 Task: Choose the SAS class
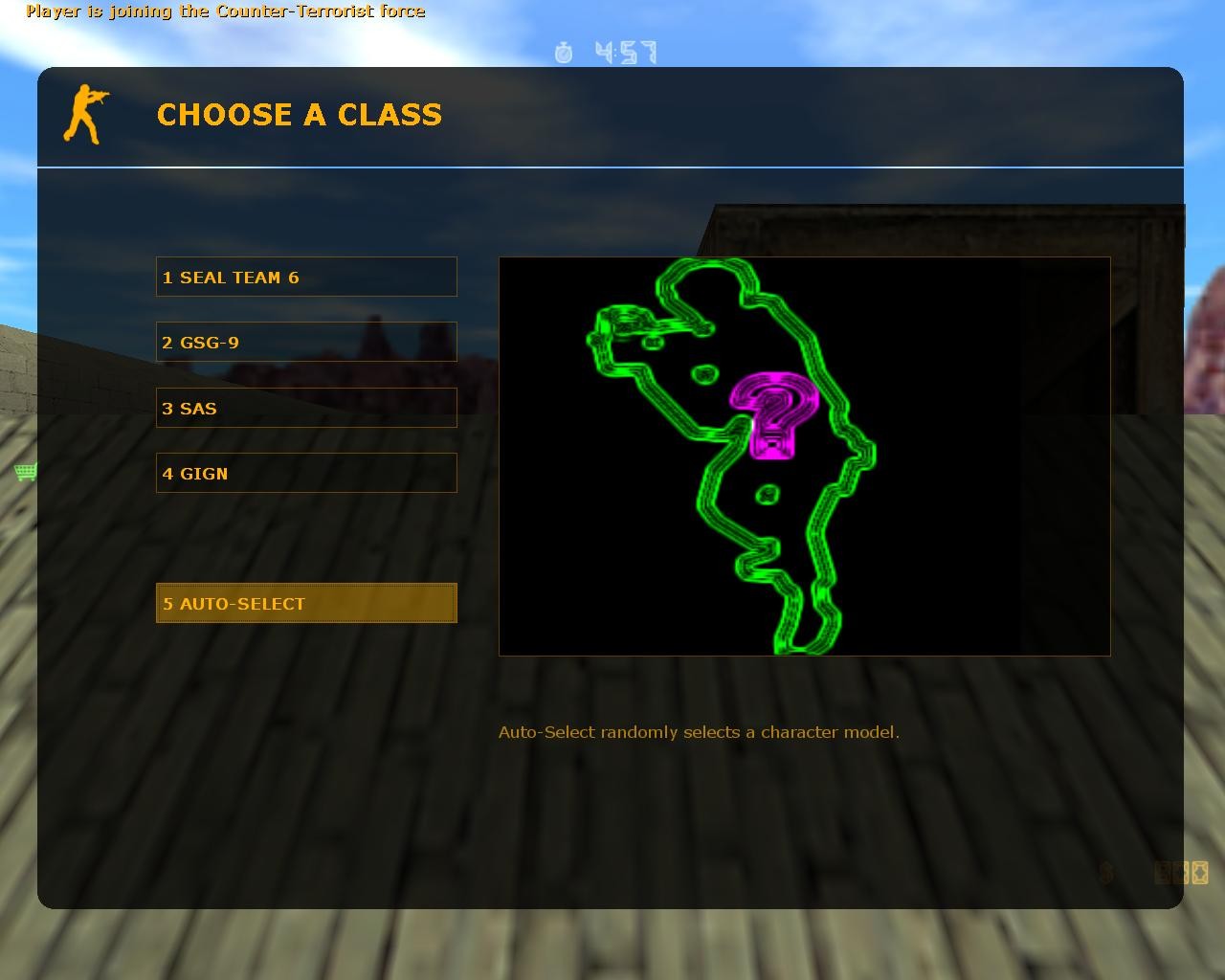306,408
